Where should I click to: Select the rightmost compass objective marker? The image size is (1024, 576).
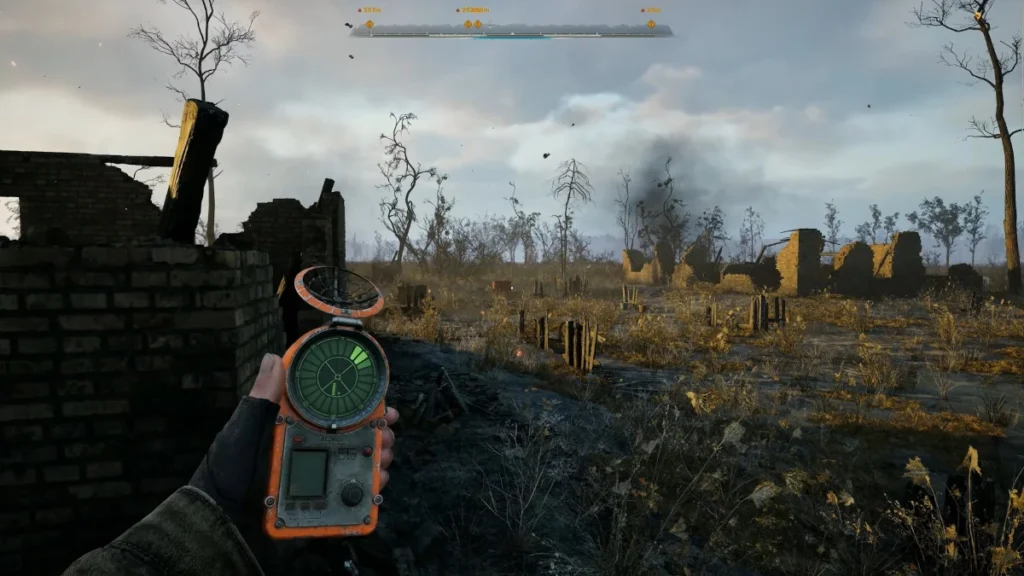pos(651,24)
